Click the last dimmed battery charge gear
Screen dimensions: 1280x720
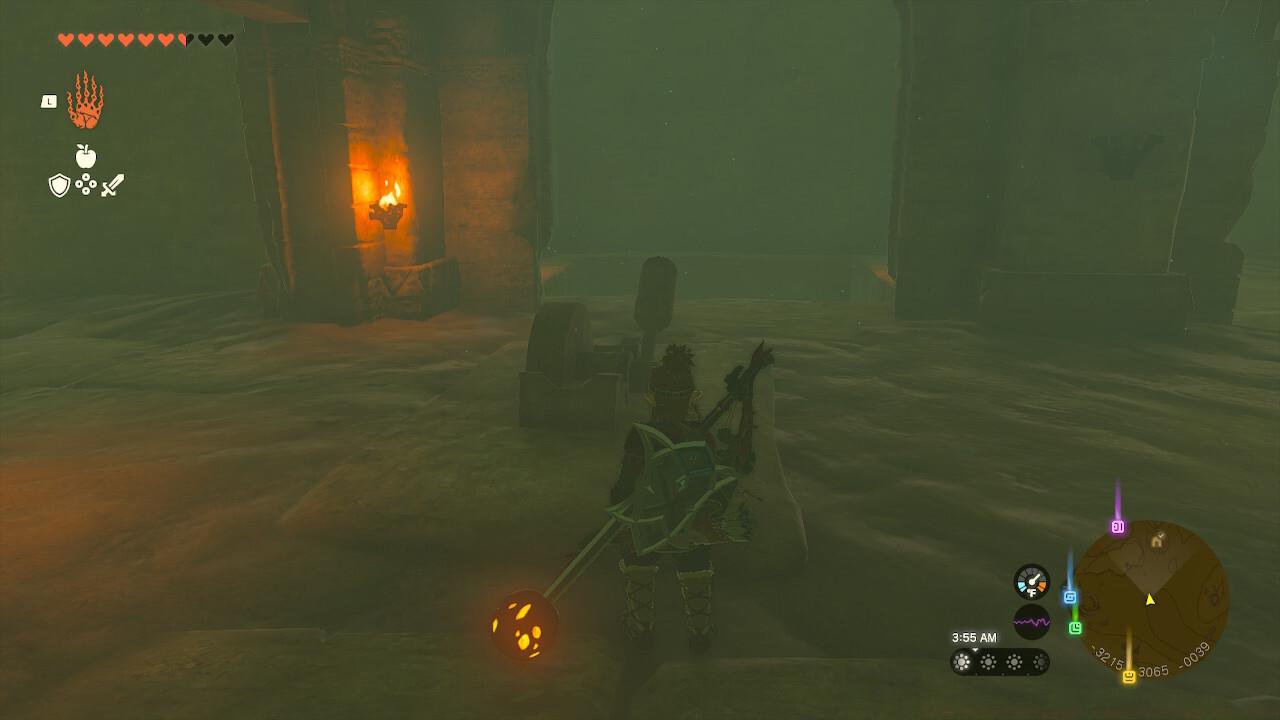point(1042,661)
